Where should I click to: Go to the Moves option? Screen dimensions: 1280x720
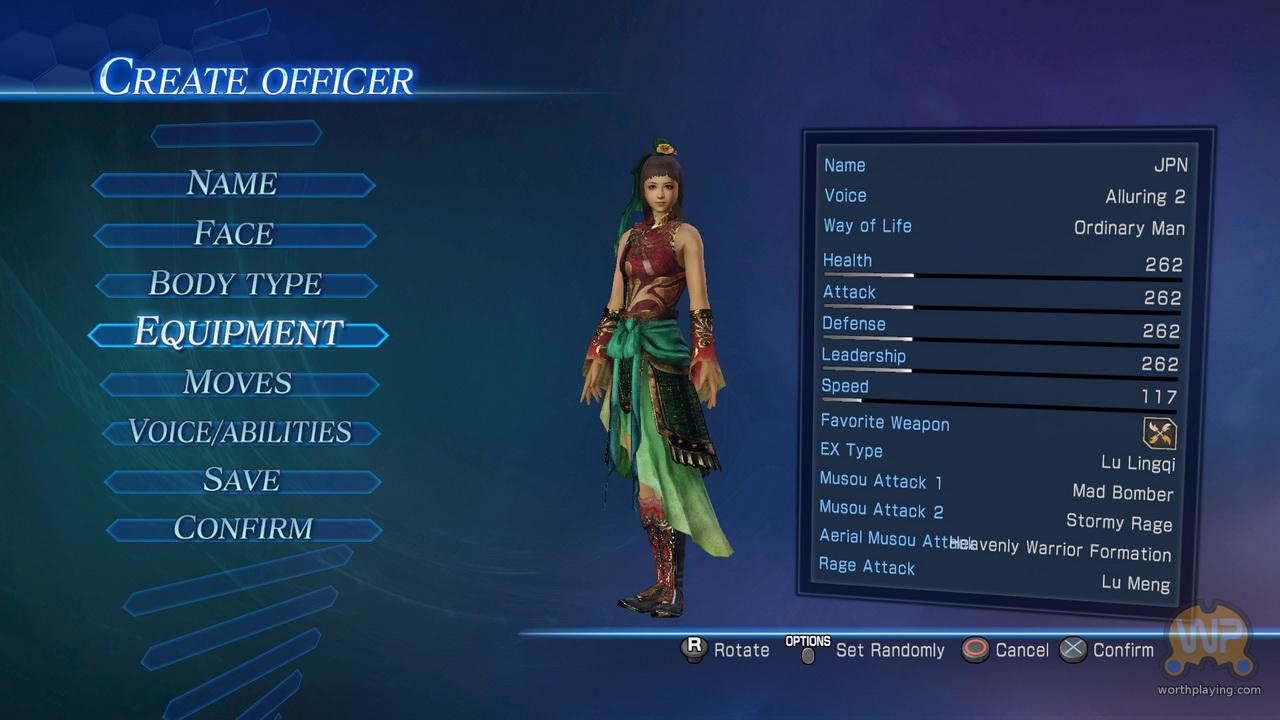(x=238, y=383)
